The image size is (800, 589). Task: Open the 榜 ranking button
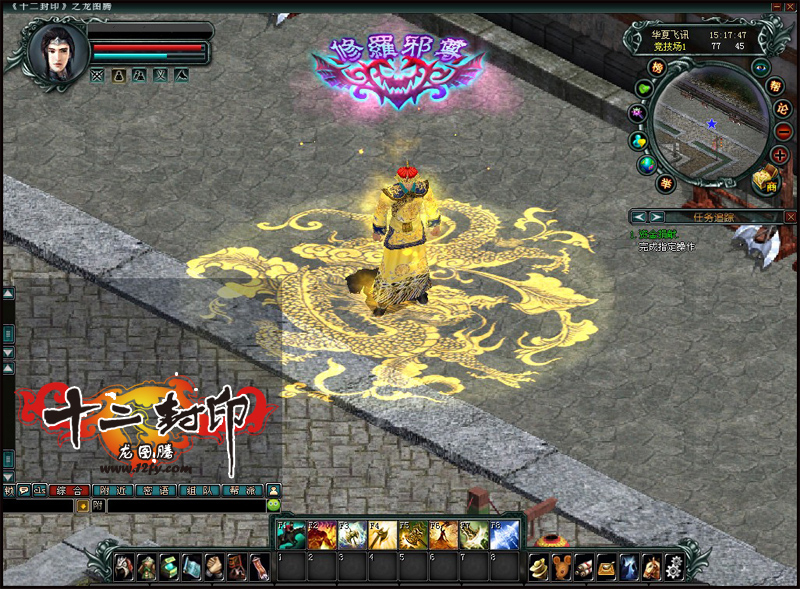tap(658, 67)
